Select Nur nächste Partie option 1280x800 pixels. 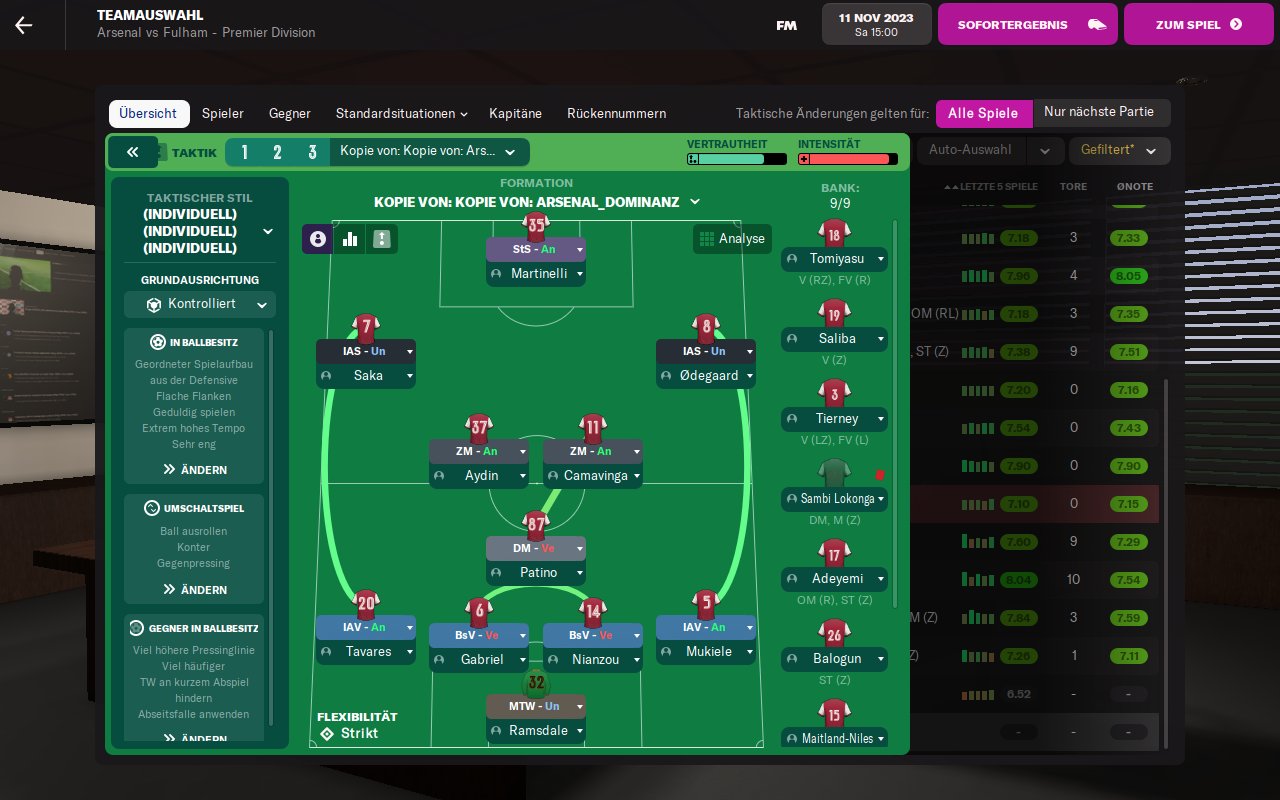(x=1099, y=112)
